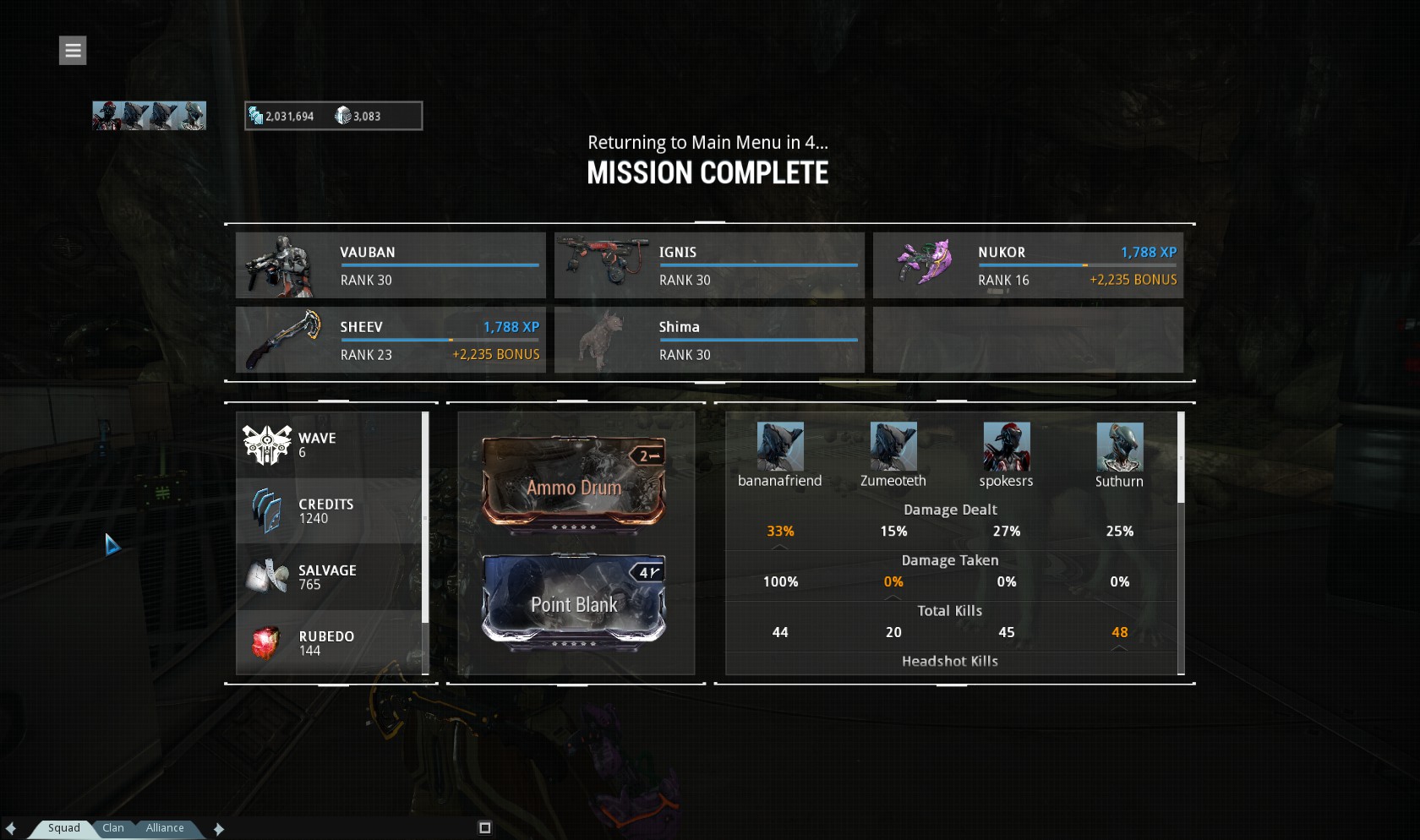1420x840 pixels.
Task: Open the hamburger main menu button
Action: pyautogui.click(x=73, y=51)
